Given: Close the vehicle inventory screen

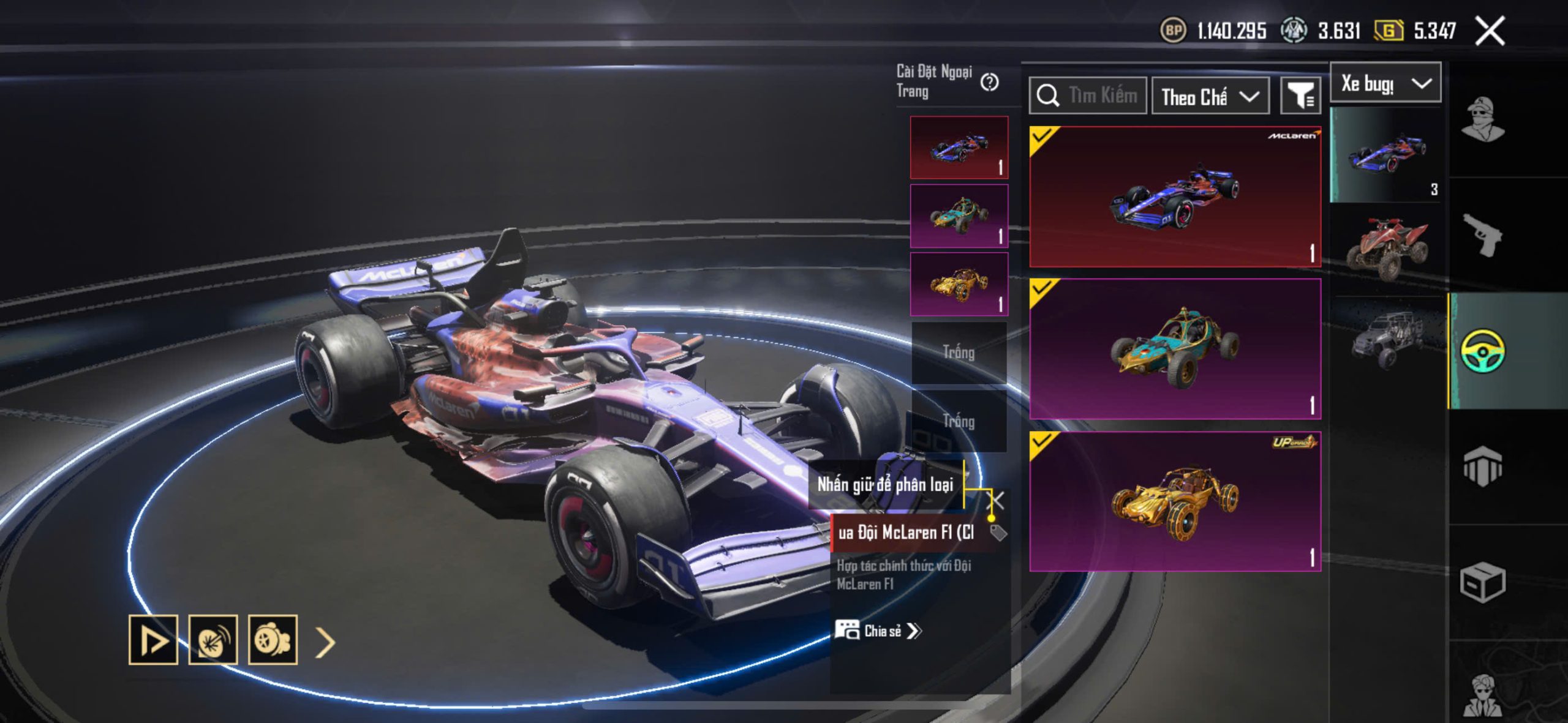Looking at the screenshot, I should coord(1490,31).
